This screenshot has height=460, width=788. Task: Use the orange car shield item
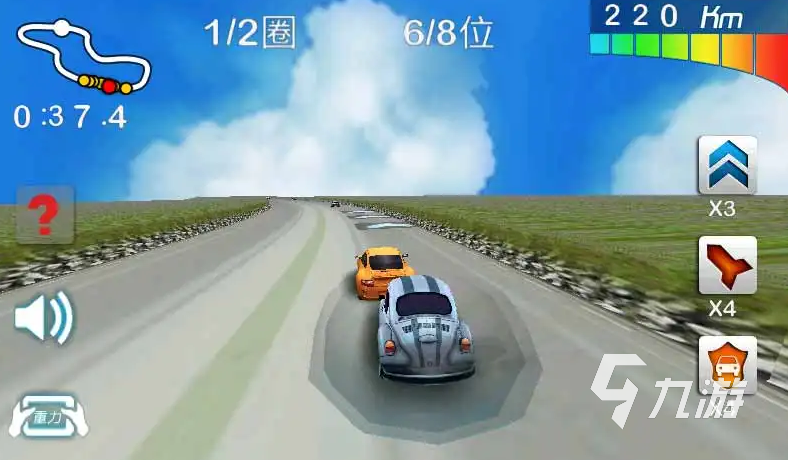pyautogui.click(x=727, y=364)
